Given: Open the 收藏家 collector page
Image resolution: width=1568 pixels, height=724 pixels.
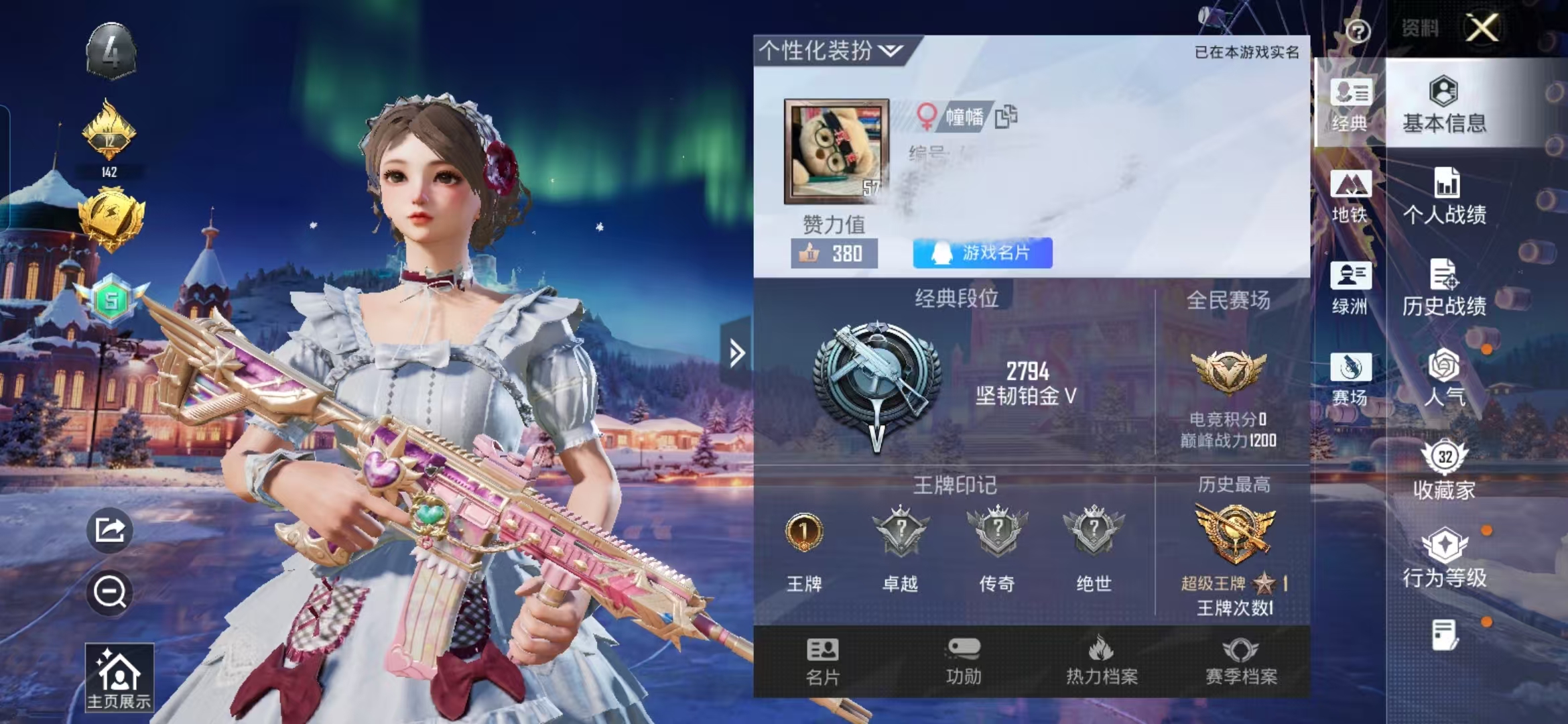Looking at the screenshot, I should click(x=1444, y=471).
